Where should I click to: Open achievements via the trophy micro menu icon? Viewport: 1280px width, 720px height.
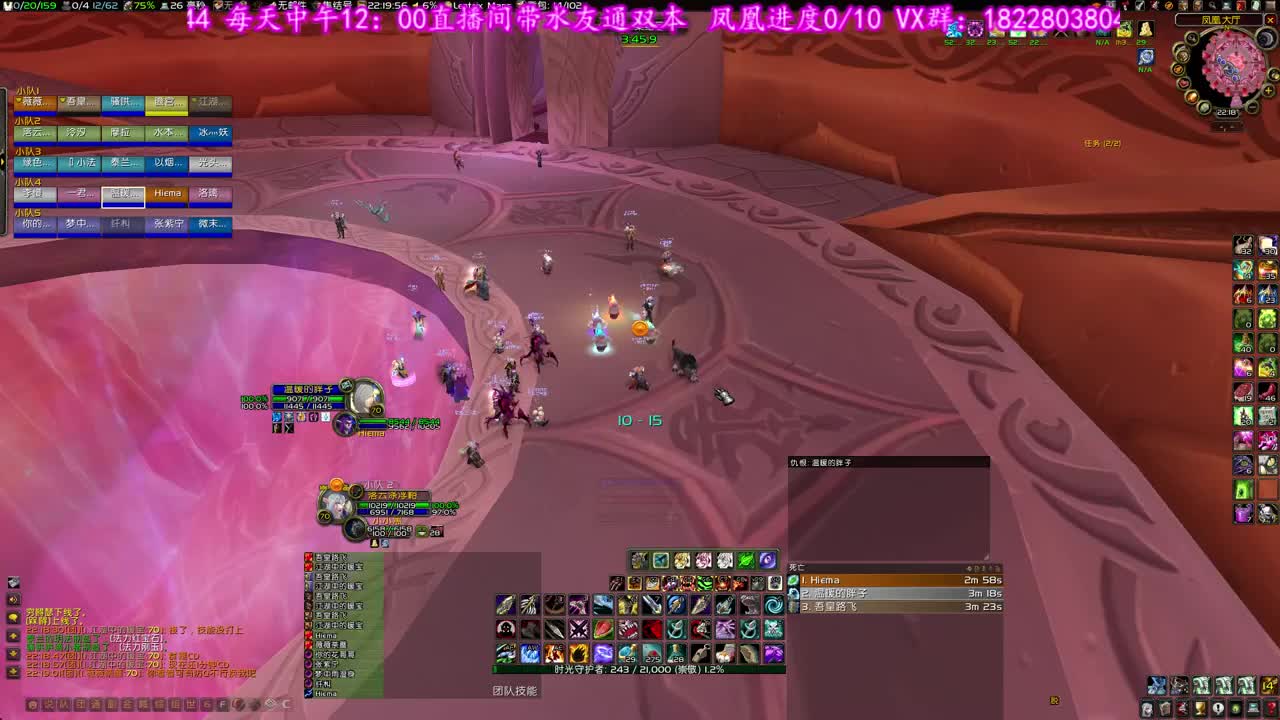pyautogui.click(x=1201, y=707)
